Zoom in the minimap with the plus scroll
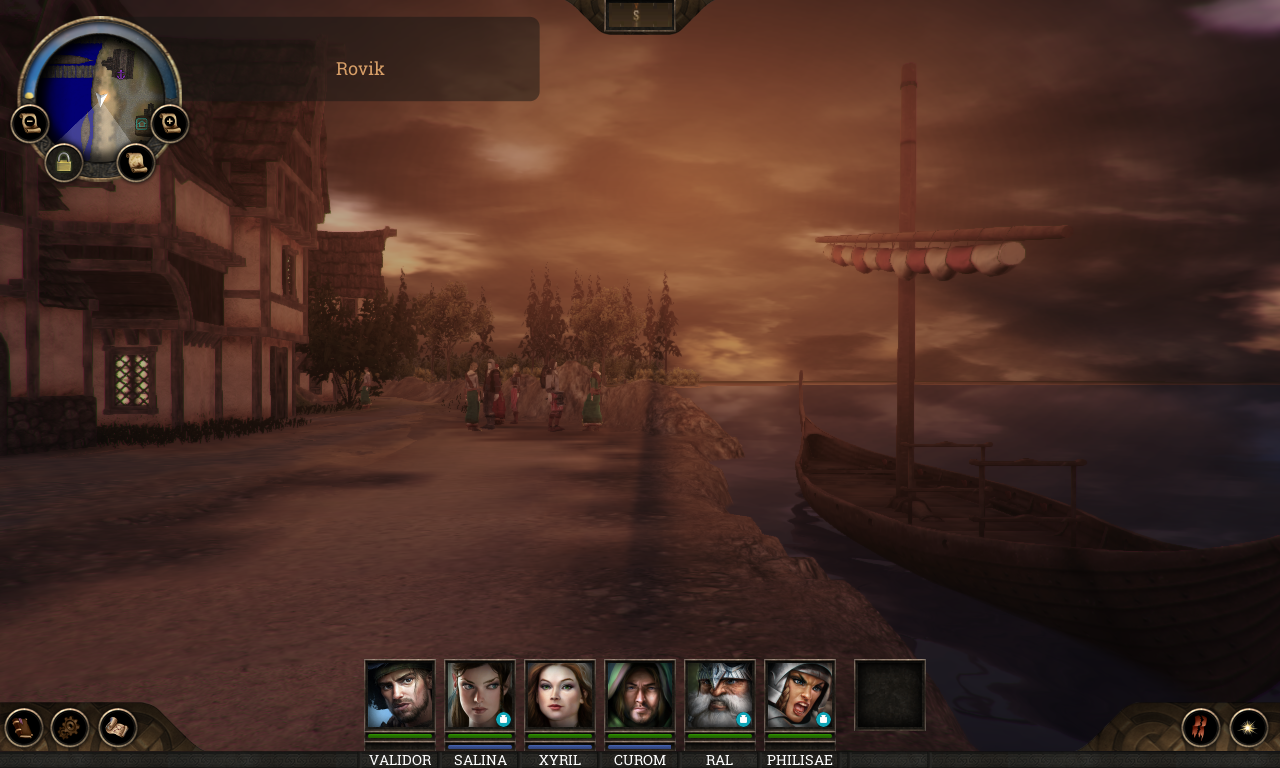Image resolution: width=1280 pixels, height=768 pixels. tap(170, 123)
